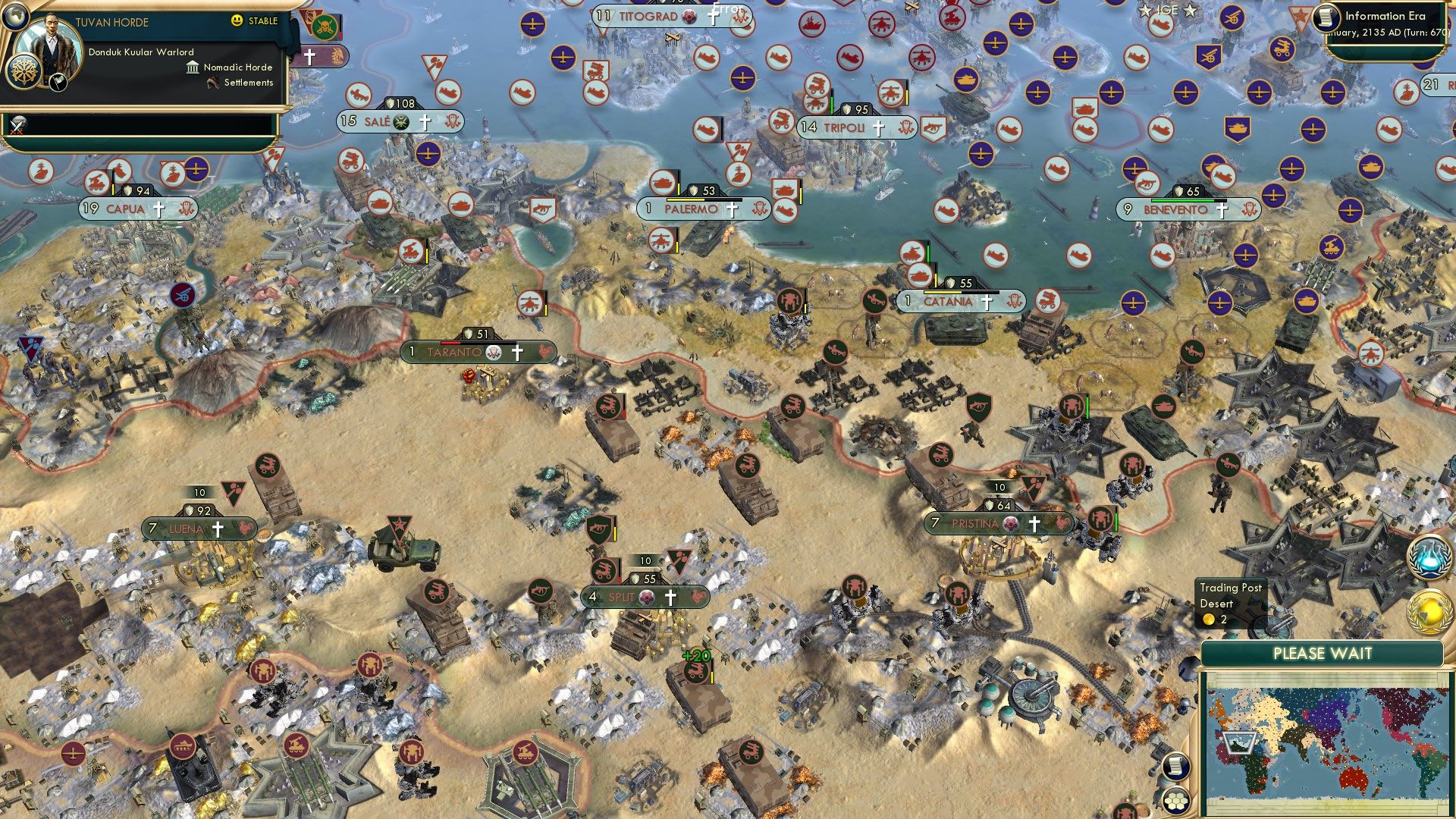
Task: Click the Nomadic Horde government icon
Action: [192, 67]
